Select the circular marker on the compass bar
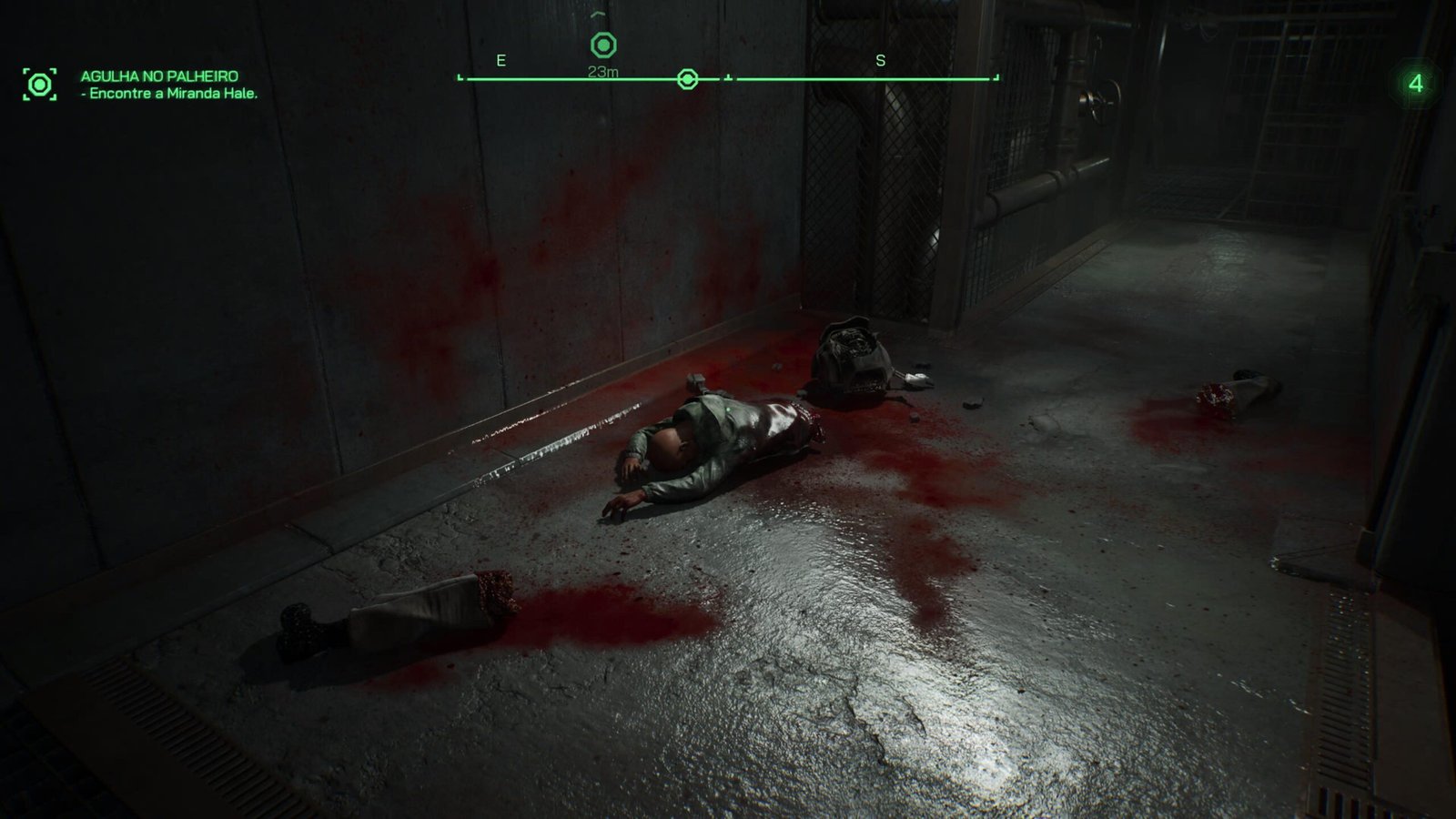The width and height of the screenshot is (1456, 819). pyautogui.click(x=688, y=80)
